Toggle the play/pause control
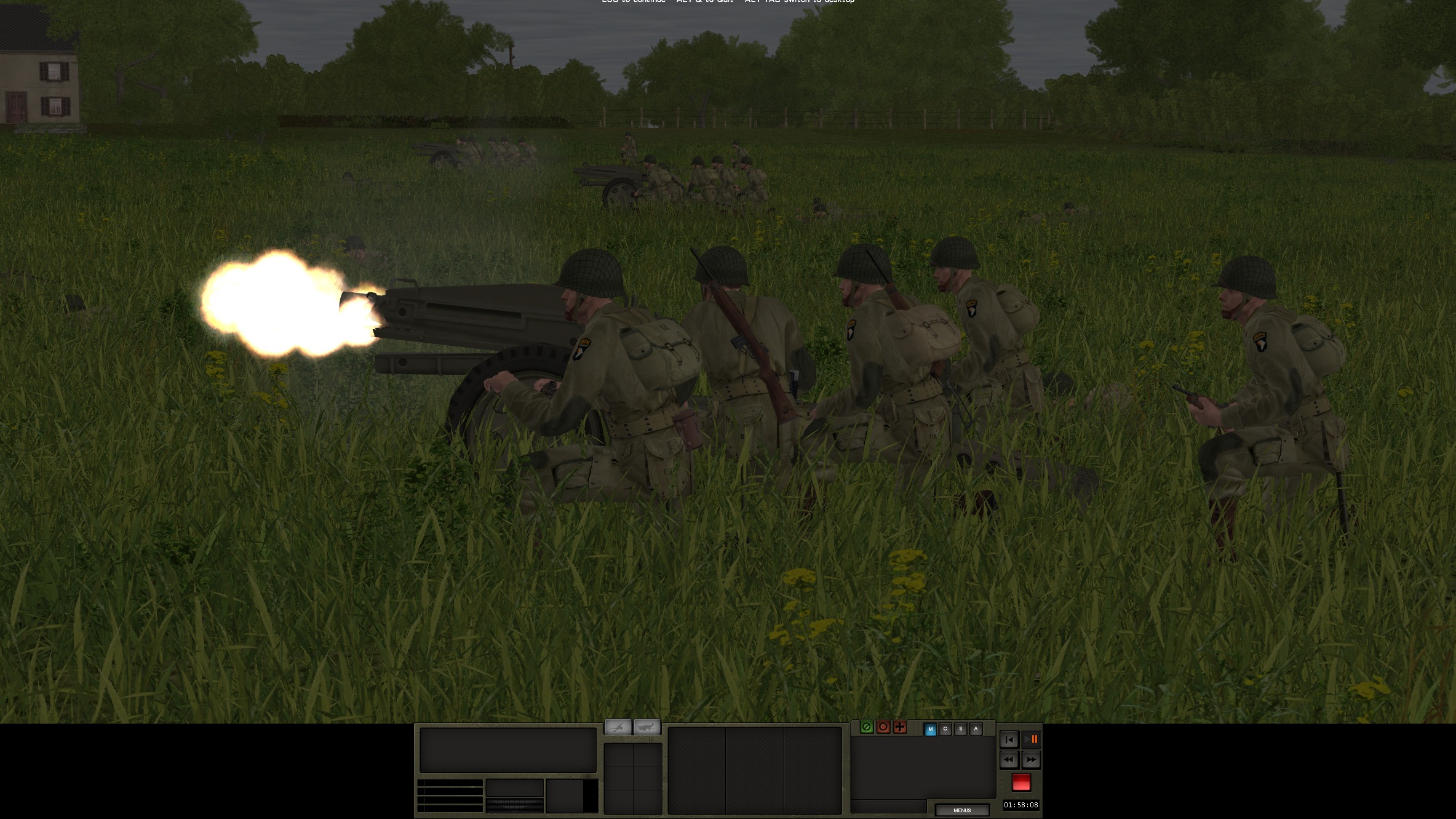The height and width of the screenshot is (819, 1456). pyautogui.click(x=1032, y=739)
